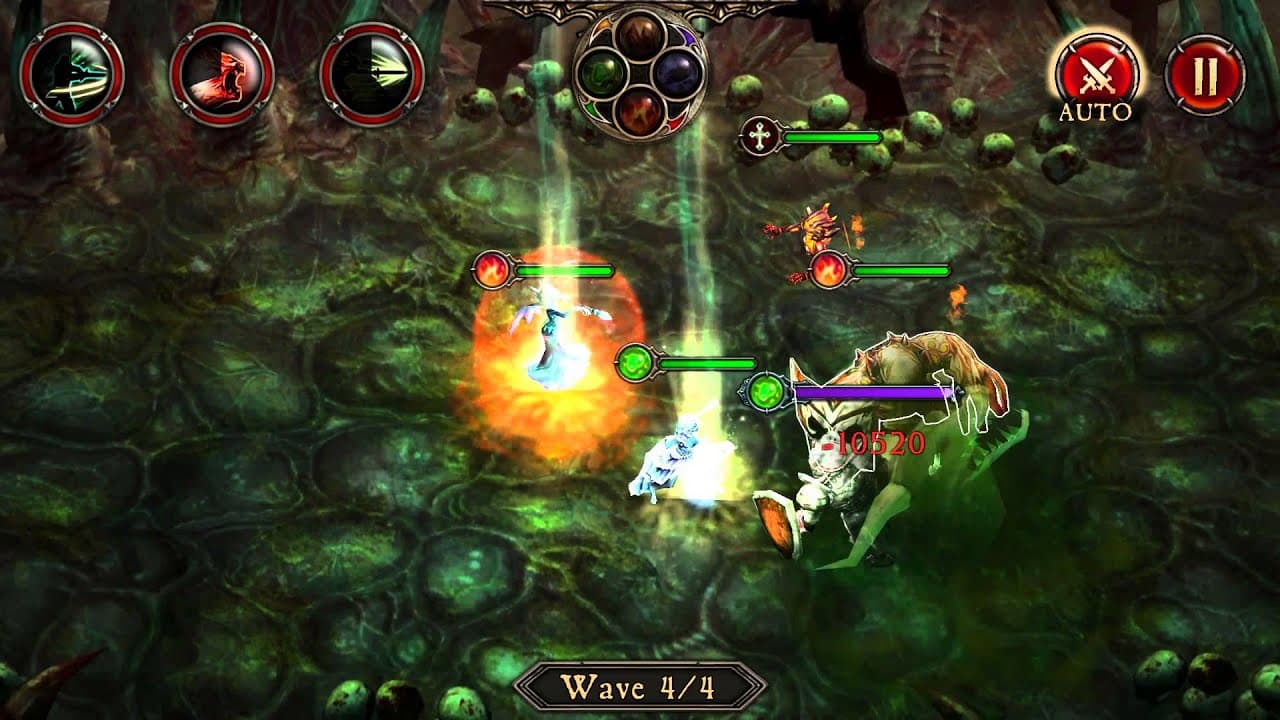This screenshot has height=720, width=1280.
Task: Choose the fiery red bottom orb in the wheel
Action: 639,112
